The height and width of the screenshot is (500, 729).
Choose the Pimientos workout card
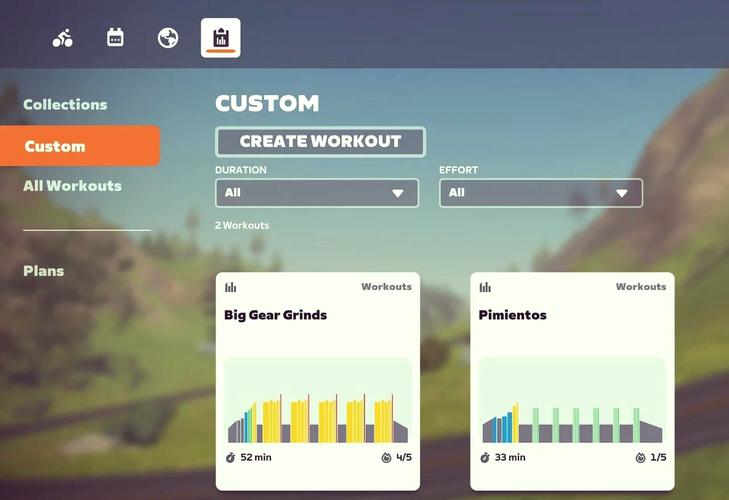[x=572, y=380]
